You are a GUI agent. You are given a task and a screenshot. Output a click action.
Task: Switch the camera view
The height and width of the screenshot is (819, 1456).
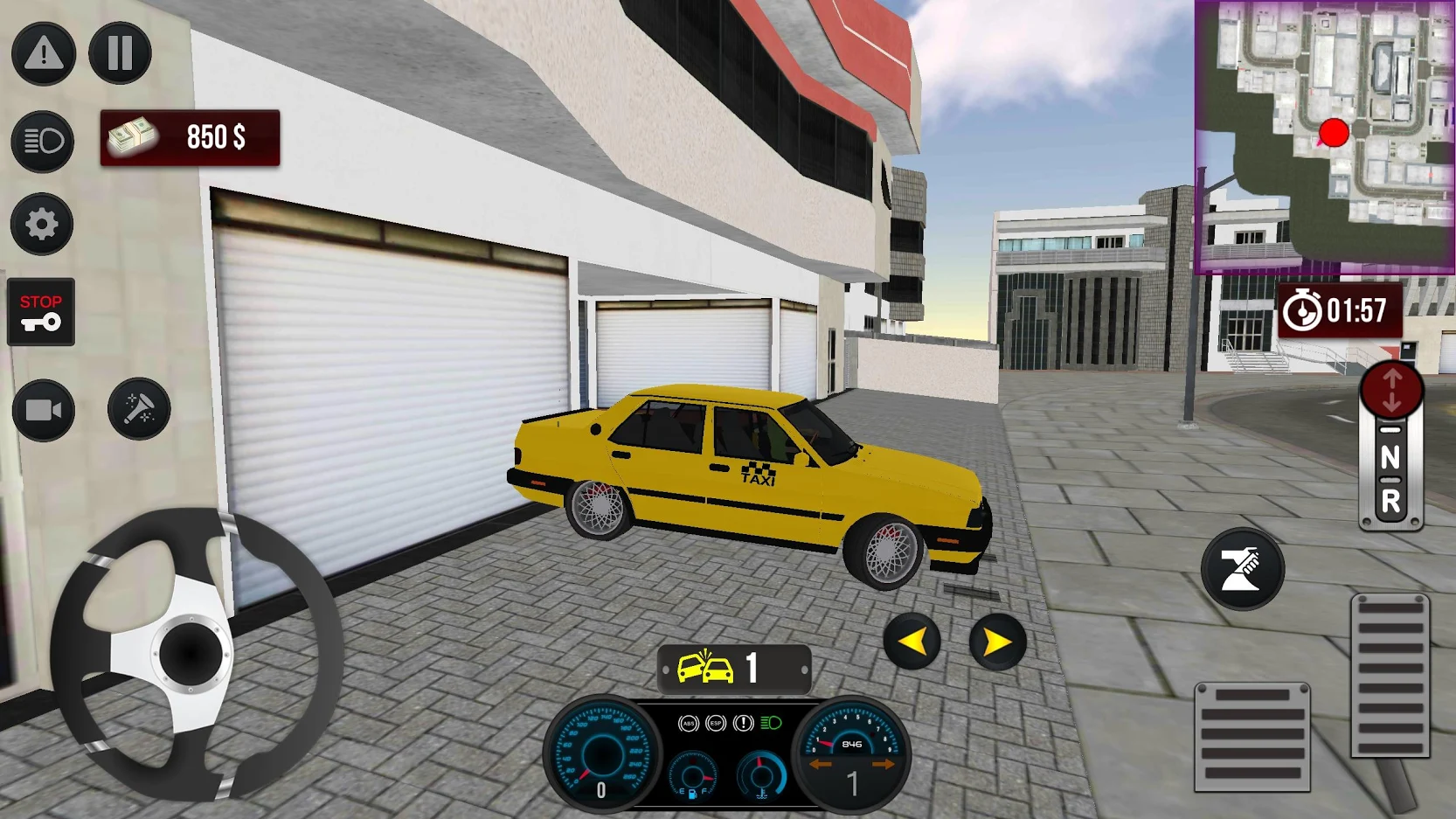coord(43,410)
